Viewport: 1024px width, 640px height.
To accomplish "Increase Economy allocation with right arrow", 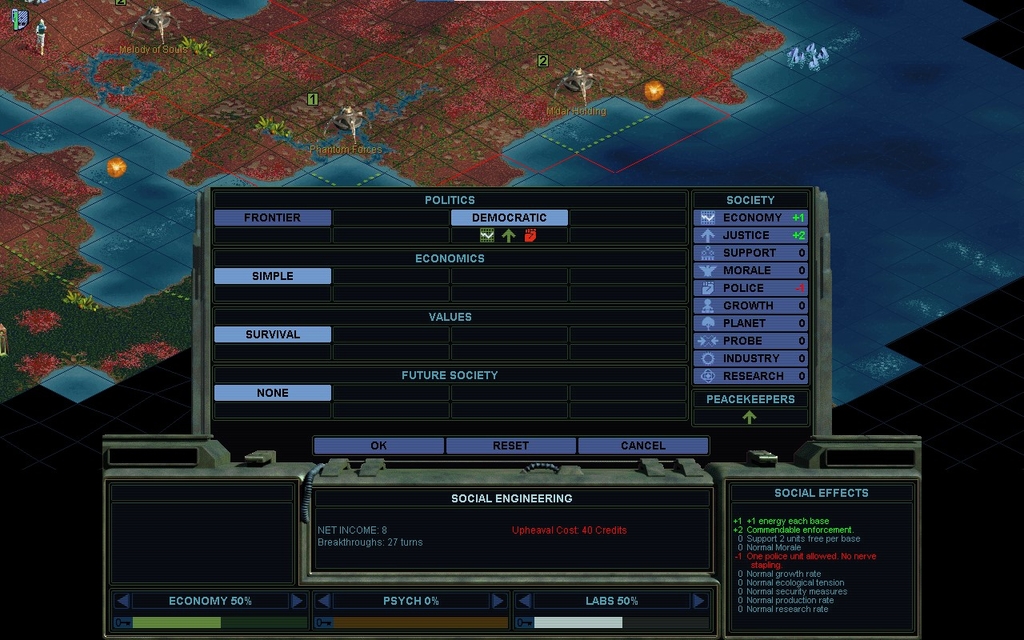I will point(297,601).
